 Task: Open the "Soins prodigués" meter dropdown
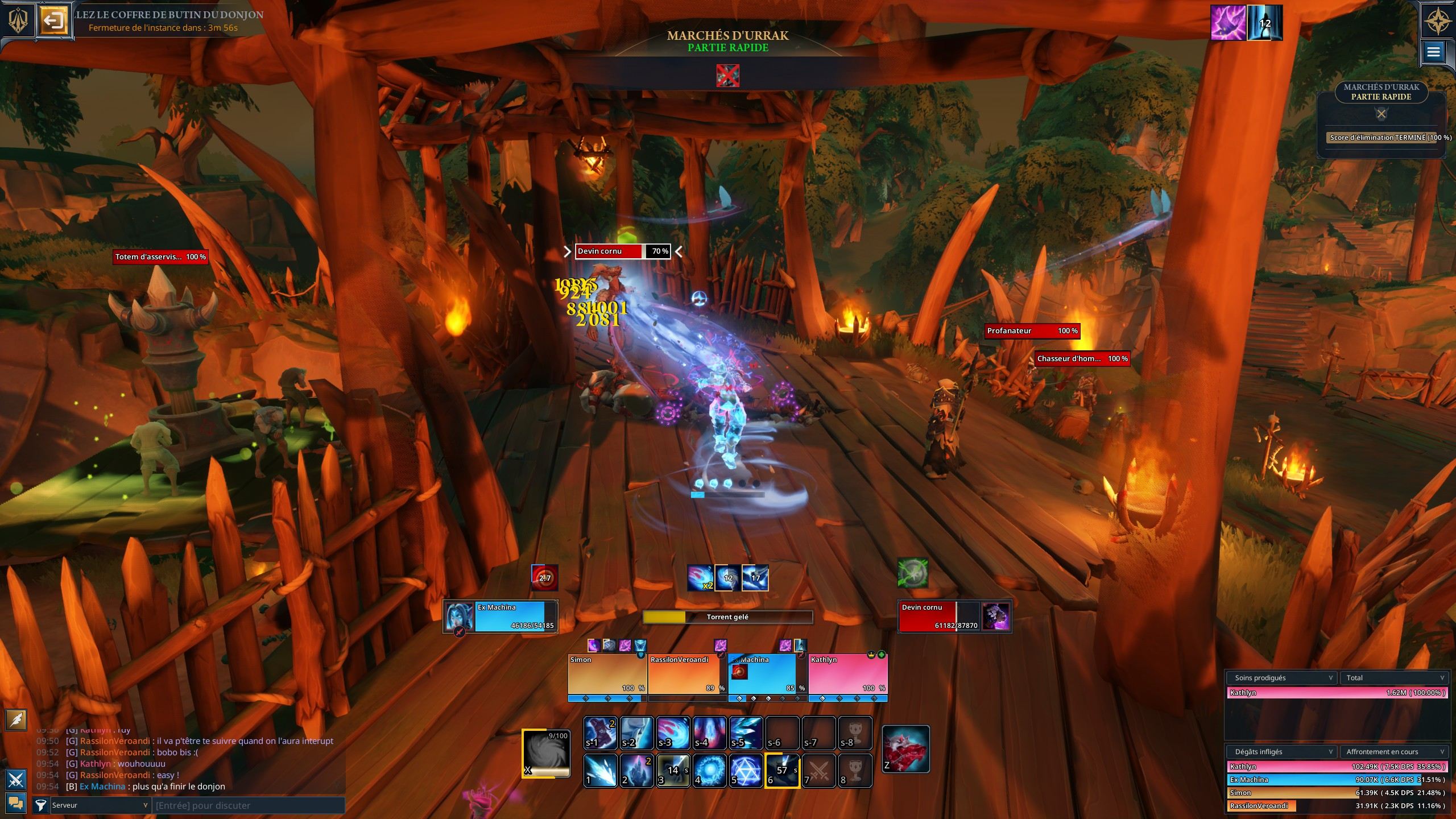[x=1280, y=677]
